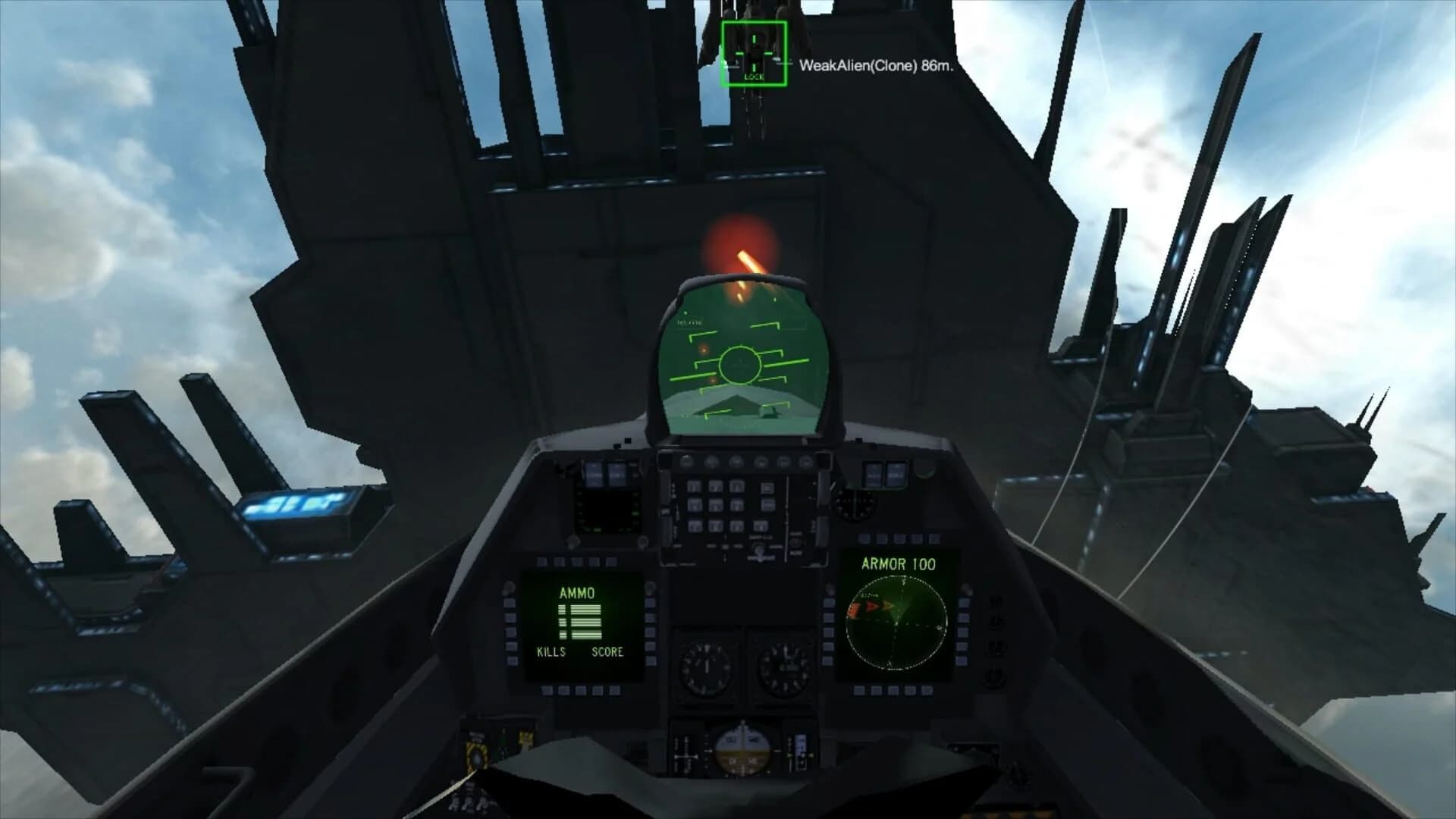Select the SCORE readout on left MFD
Image resolution: width=1456 pixels, height=819 pixels.
(x=607, y=651)
